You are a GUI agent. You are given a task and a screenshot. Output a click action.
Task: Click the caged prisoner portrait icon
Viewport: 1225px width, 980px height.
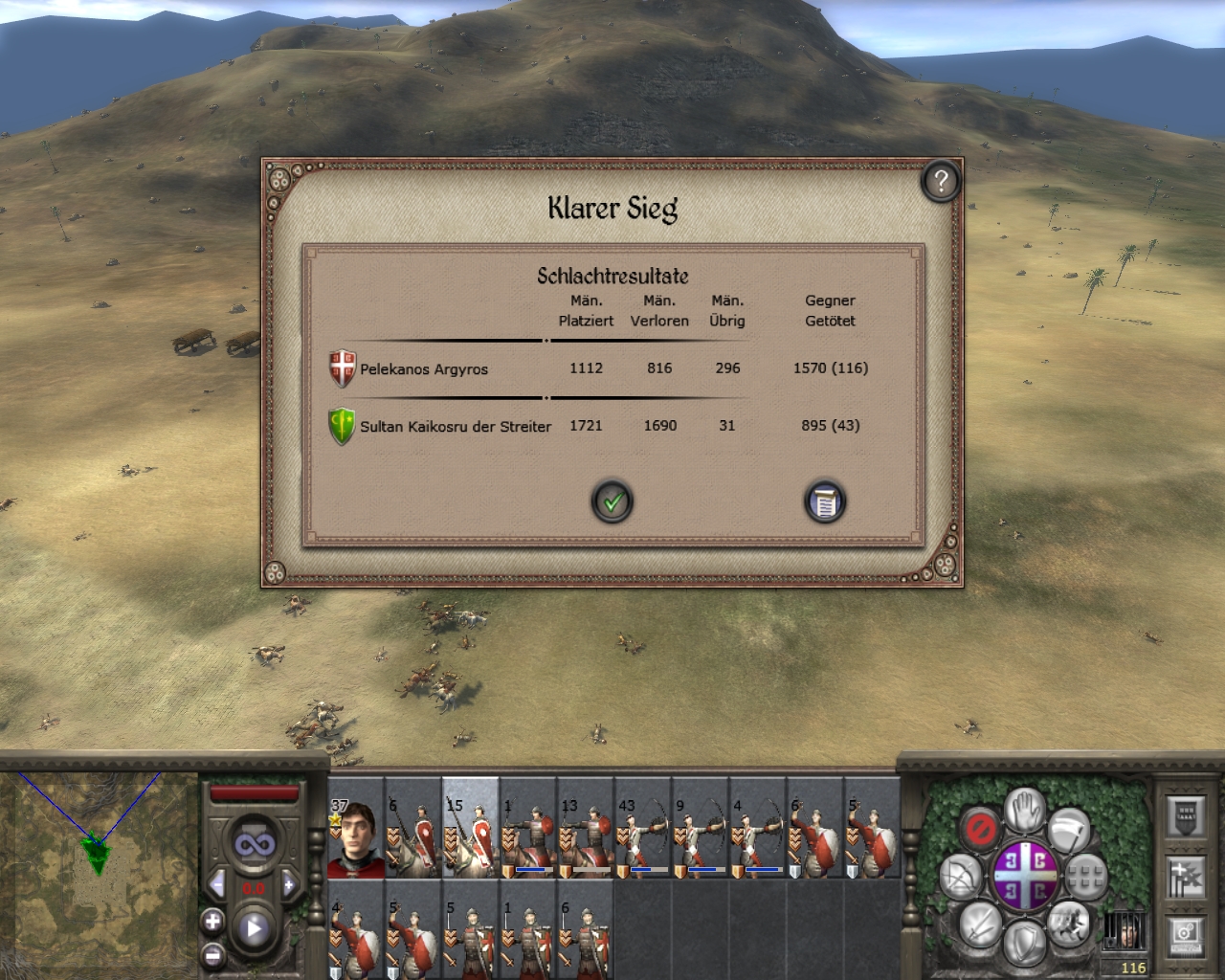1125,930
